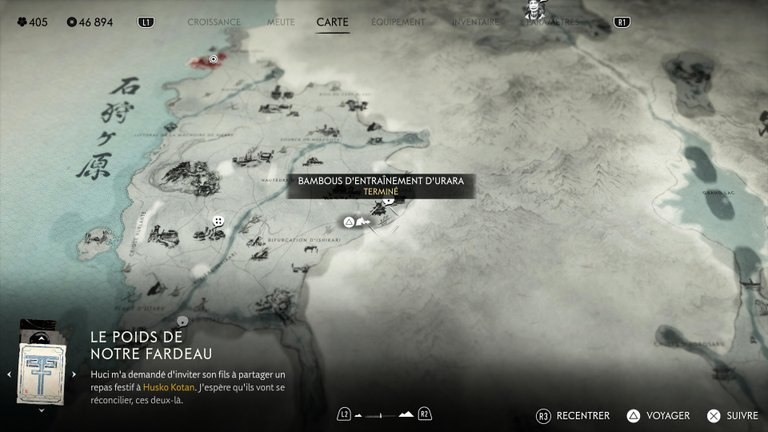Open the Inventaire tab
Viewport: 768px width, 432px height.
pos(476,21)
